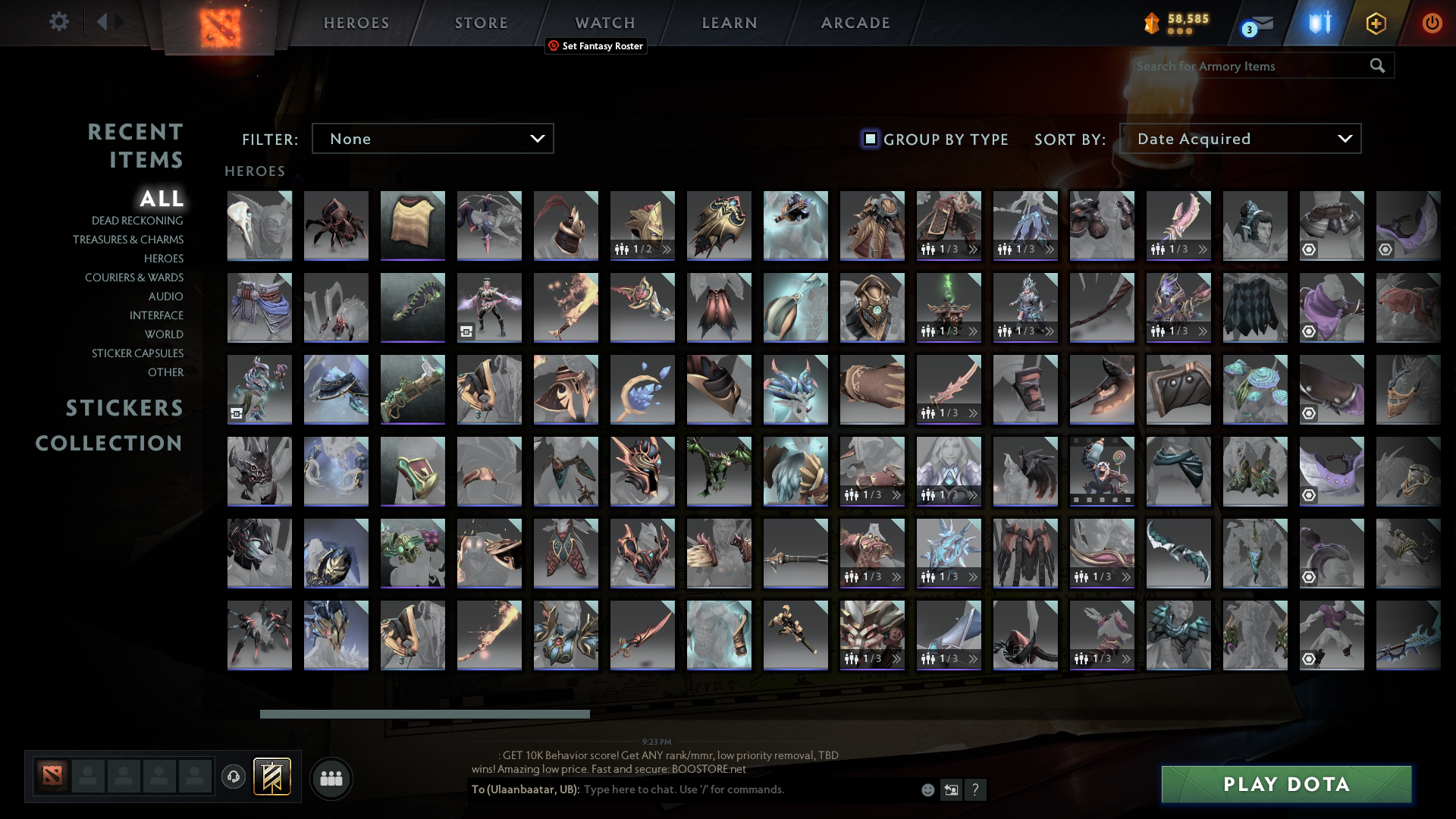Open the friends list icon
This screenshot has width=1456, height=819.
(x=330, y=778)
